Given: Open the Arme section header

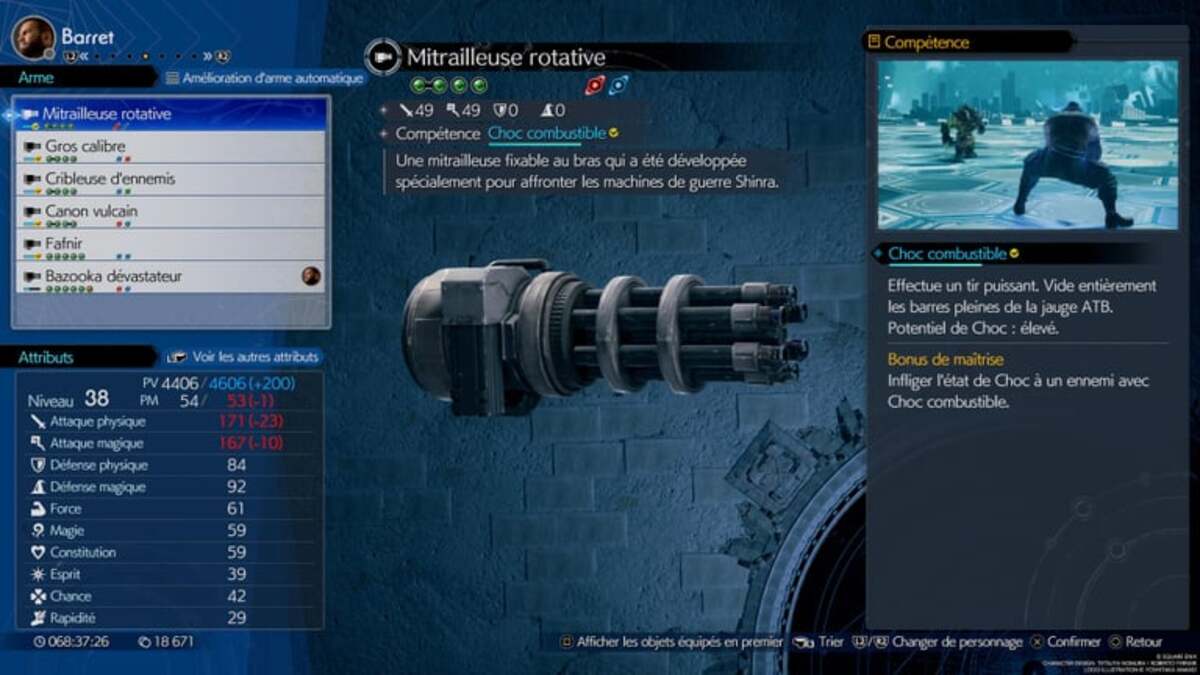Looking at the screenshot, I should coord(37,78).
